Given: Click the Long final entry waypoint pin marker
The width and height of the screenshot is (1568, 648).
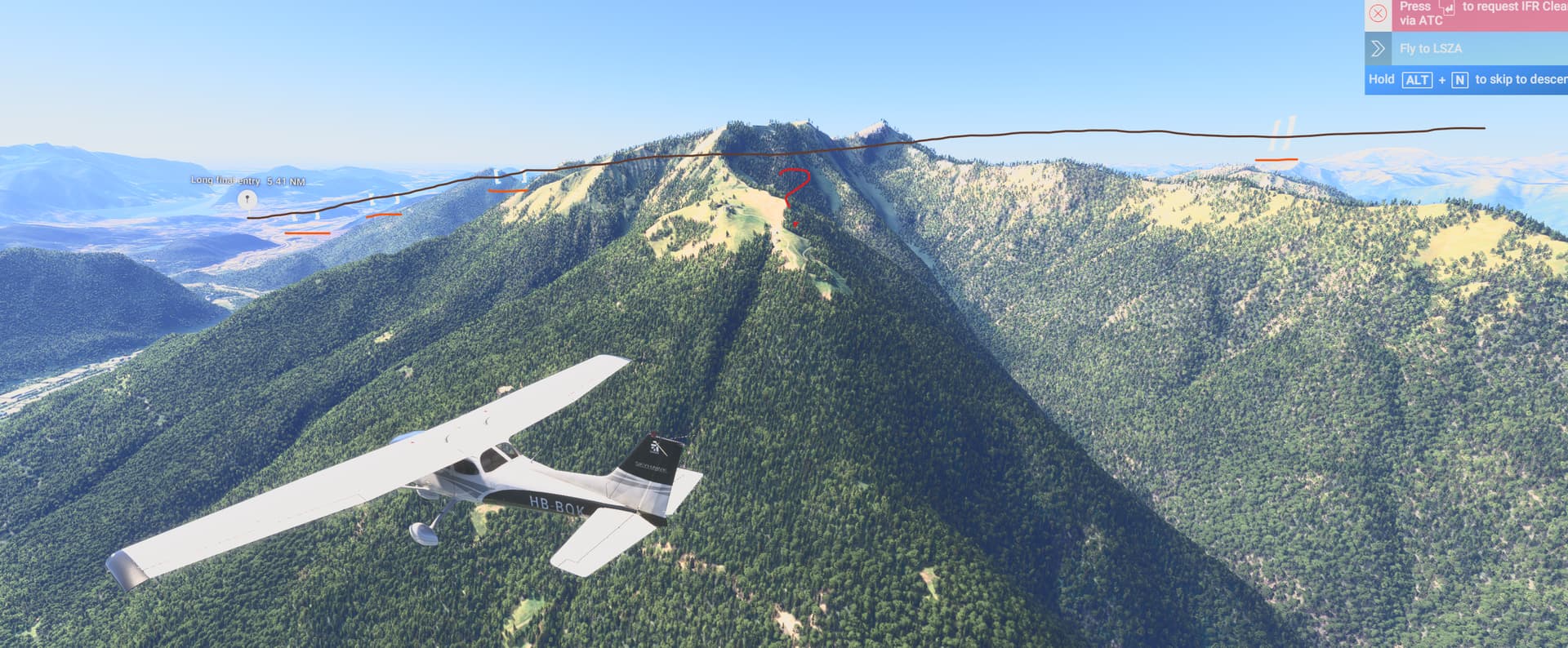Looking at the screenshot, I should pos(247,198).
